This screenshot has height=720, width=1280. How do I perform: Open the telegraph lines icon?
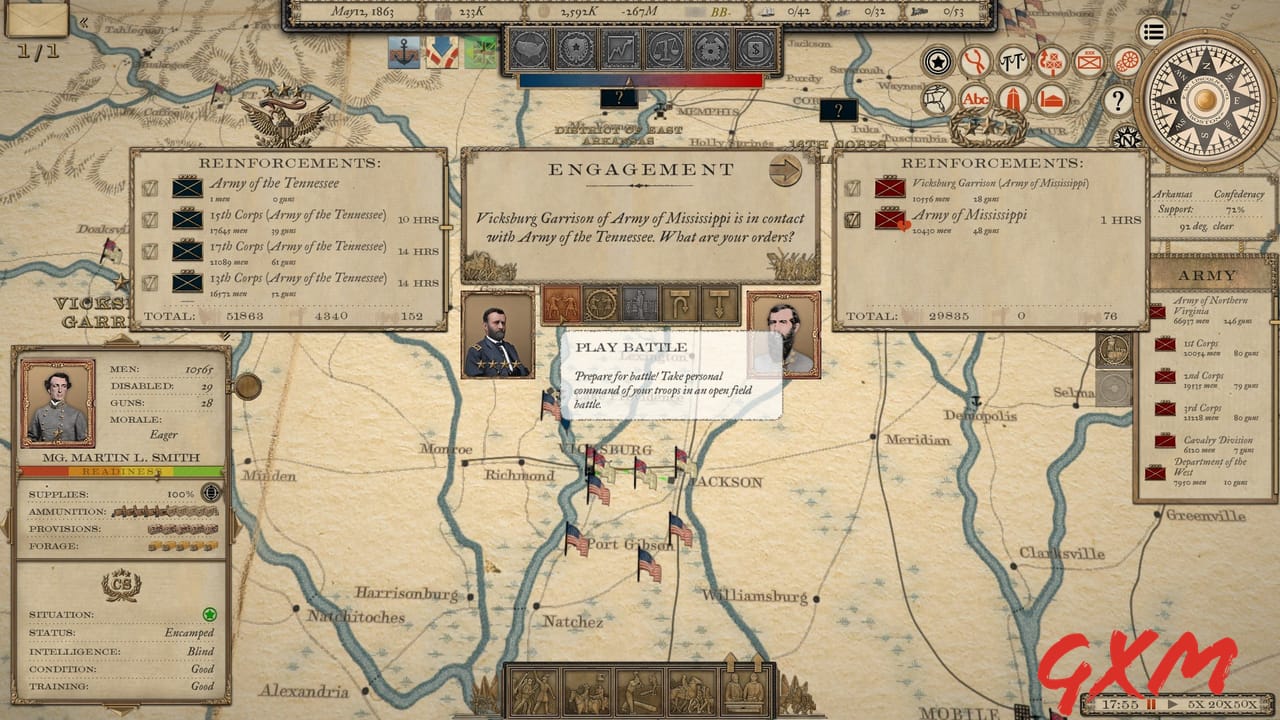(1013, 61)
